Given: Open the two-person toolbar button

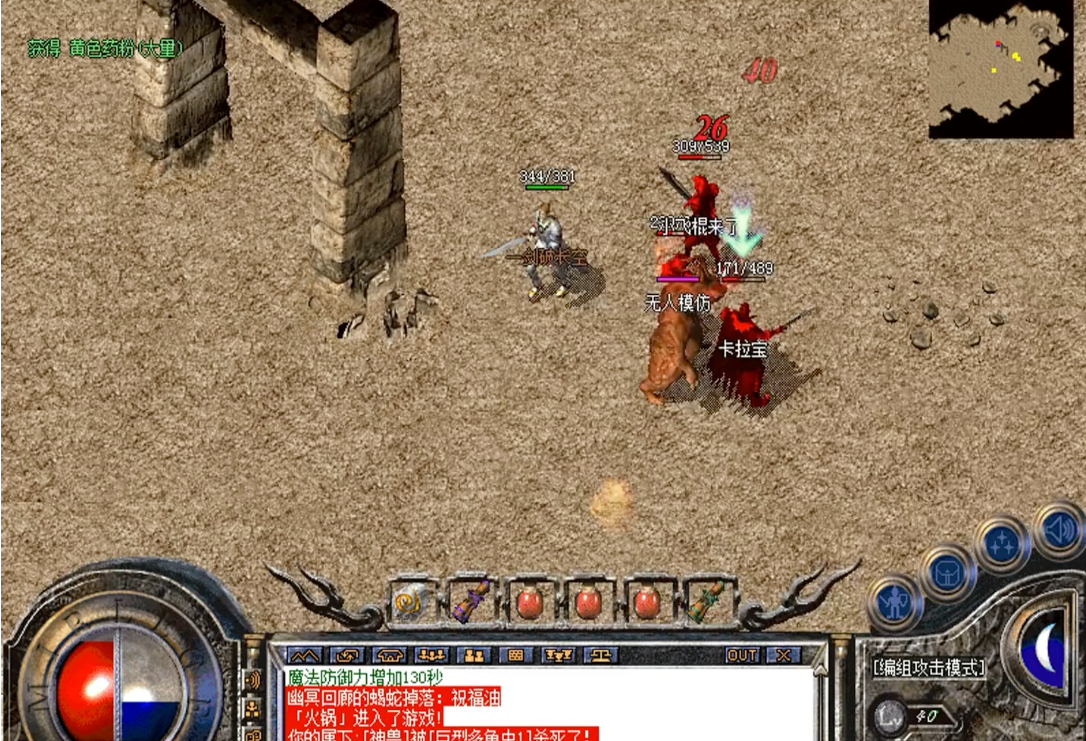Looking at the screenshot, I should point(473,656).
